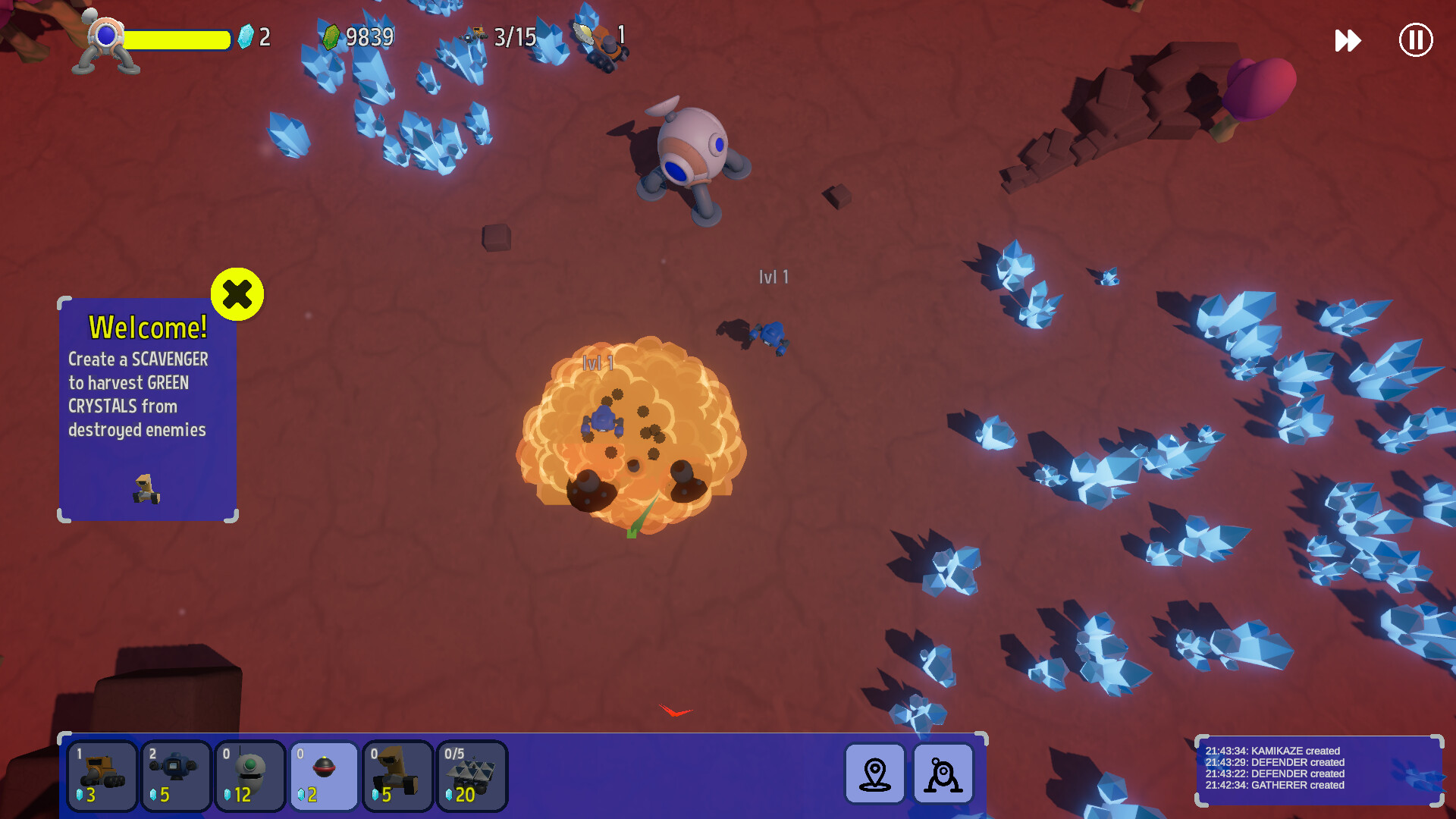Screen dimensions: 1456x819
Task: Select the Scavenger unit costing 3 crystals
Action: pyautogui.click(x=102, y=776)
